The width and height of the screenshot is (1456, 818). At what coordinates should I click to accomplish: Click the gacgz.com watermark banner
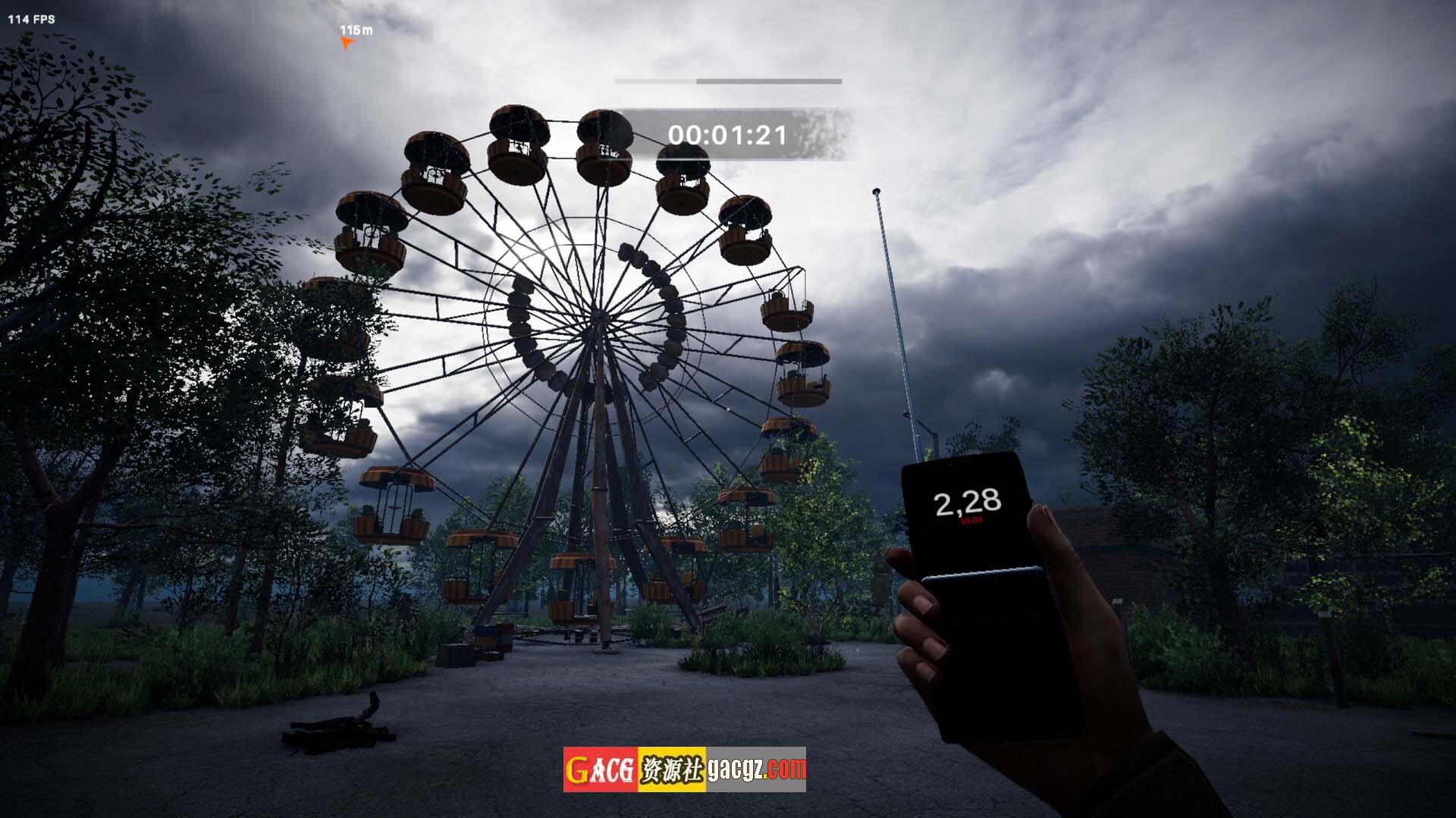click(684, 769)
